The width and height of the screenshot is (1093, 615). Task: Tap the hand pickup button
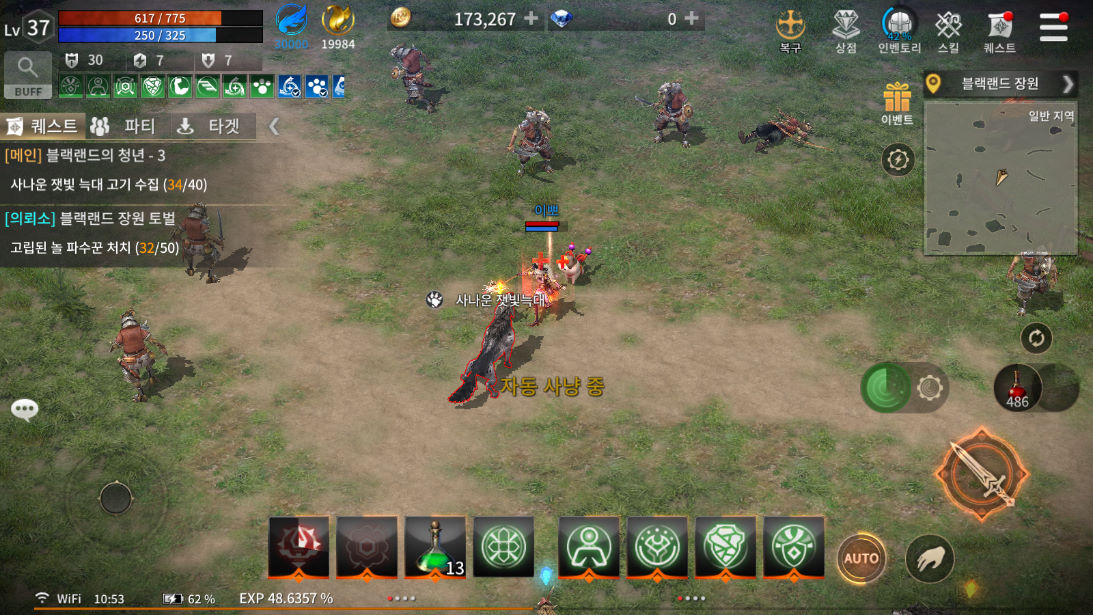pyautogui.click(x=929, y=558)
